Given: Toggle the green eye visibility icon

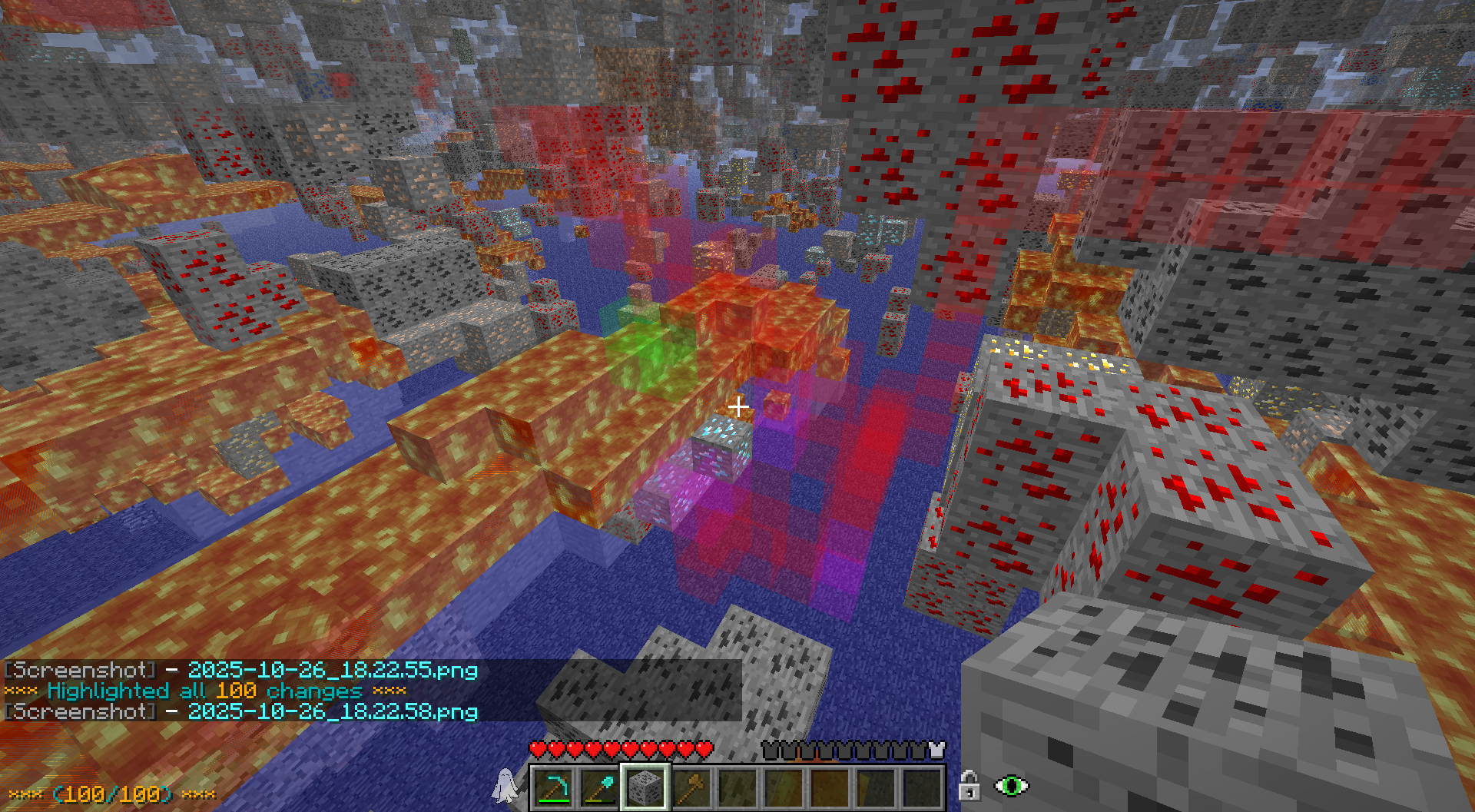Looking at the screenshot, I should [1011, 786].
